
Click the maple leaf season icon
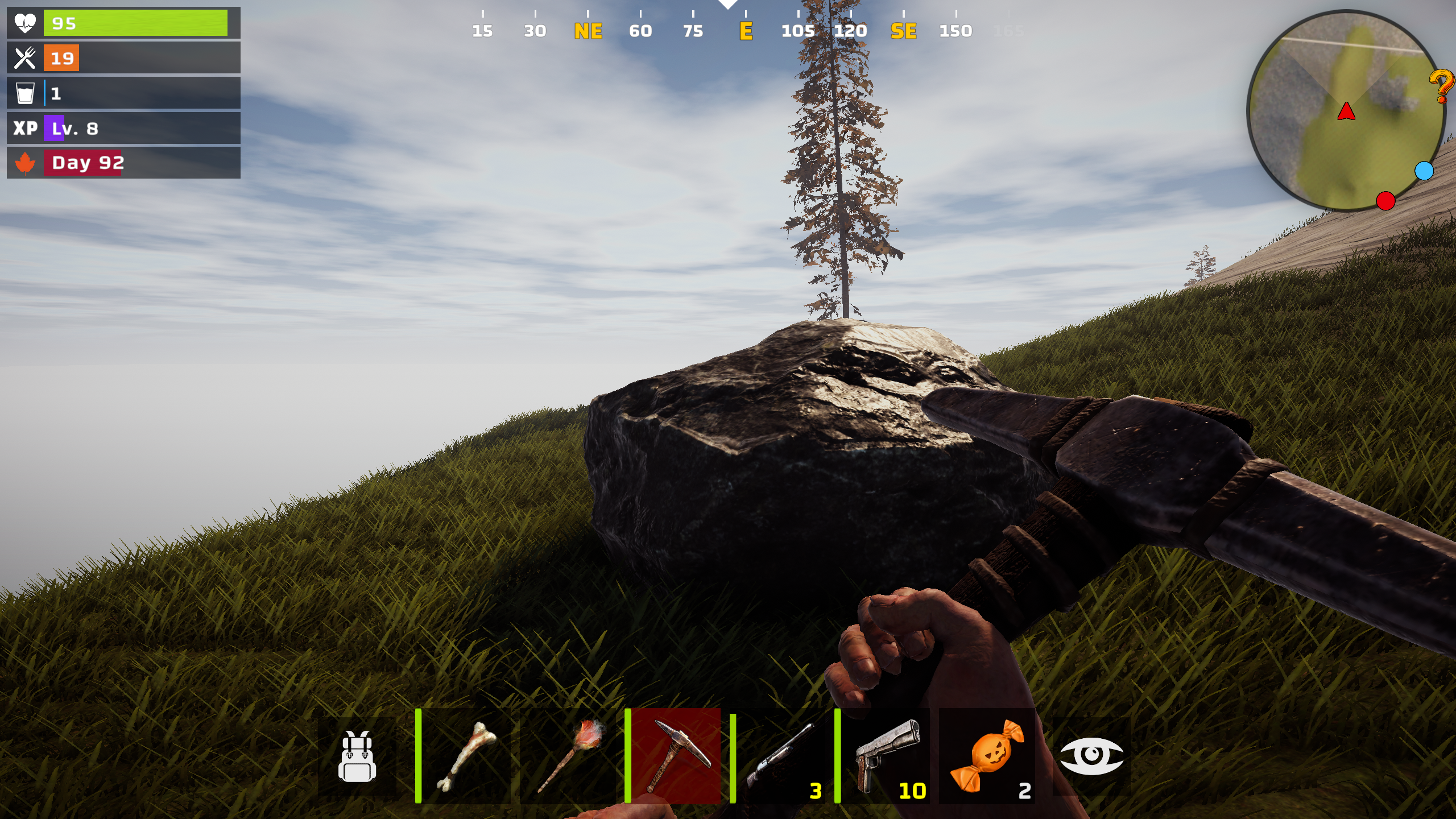pos(24,163)
